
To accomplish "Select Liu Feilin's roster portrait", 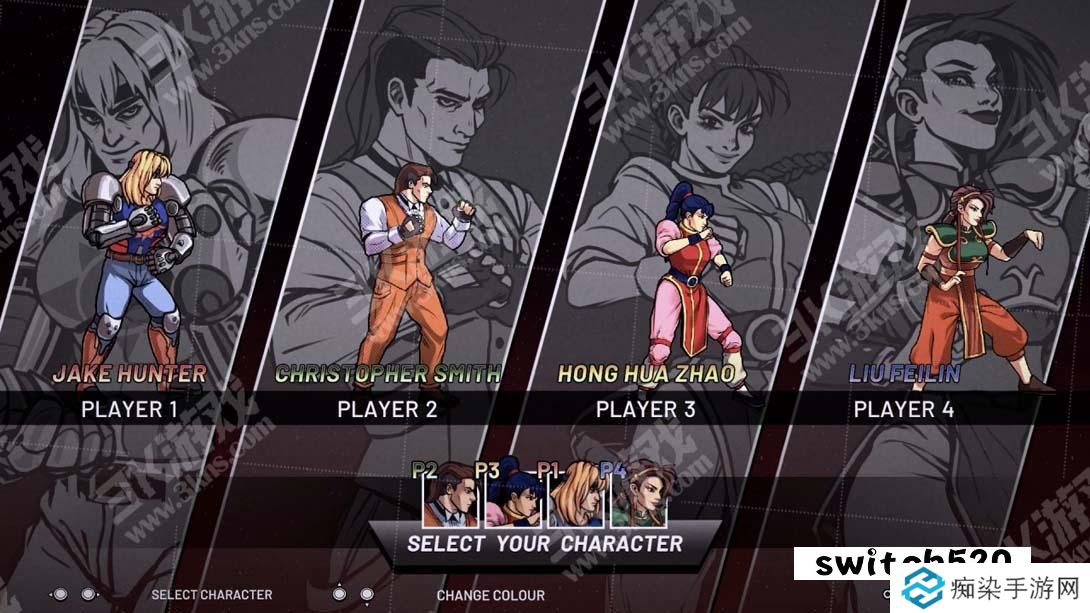I will pyautogui.click(x=638, y=497).
